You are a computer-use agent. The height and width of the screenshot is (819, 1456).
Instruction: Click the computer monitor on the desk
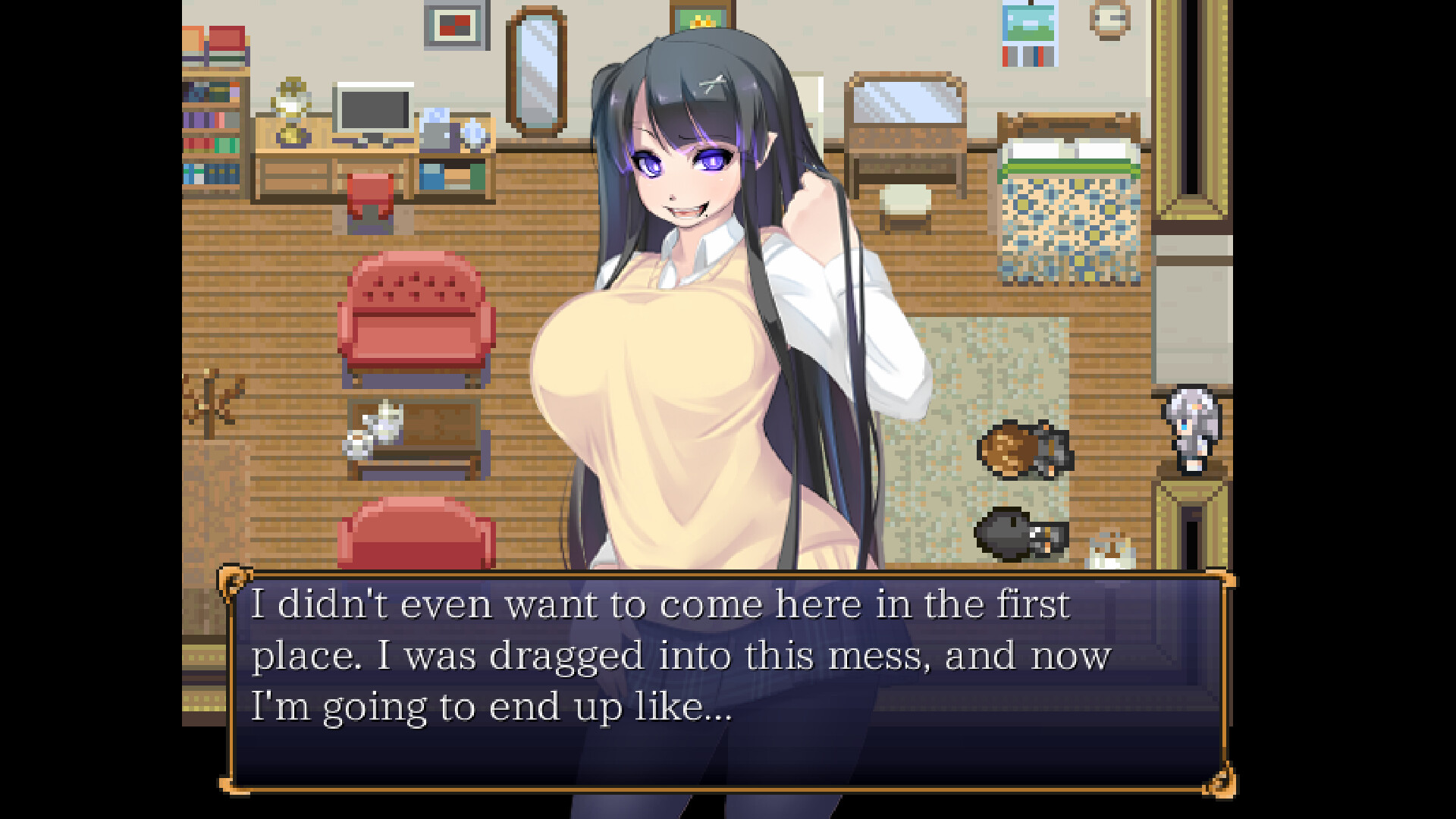[x=373, y=108]
